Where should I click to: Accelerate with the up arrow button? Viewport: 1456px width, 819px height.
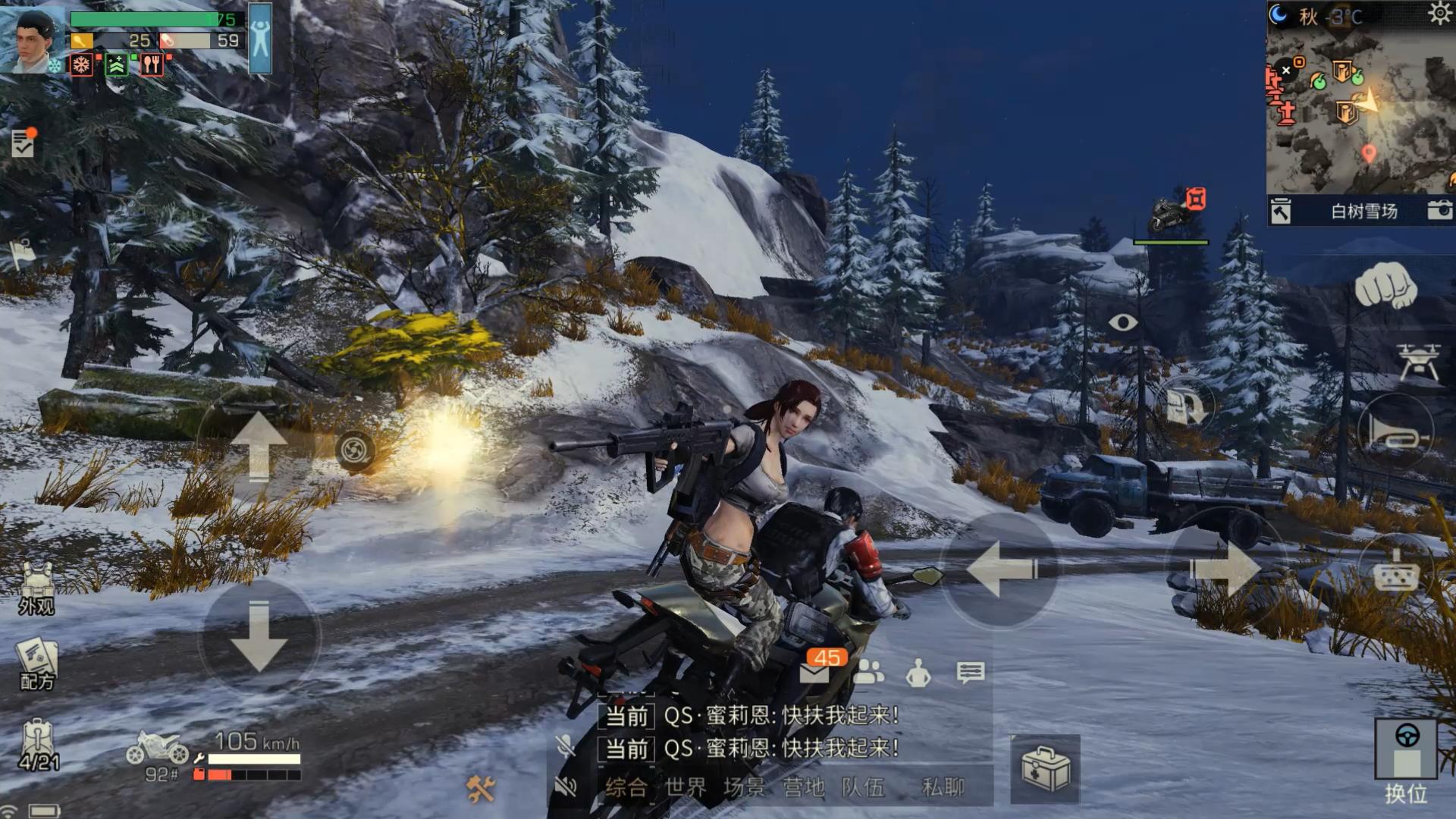(259, 446)
